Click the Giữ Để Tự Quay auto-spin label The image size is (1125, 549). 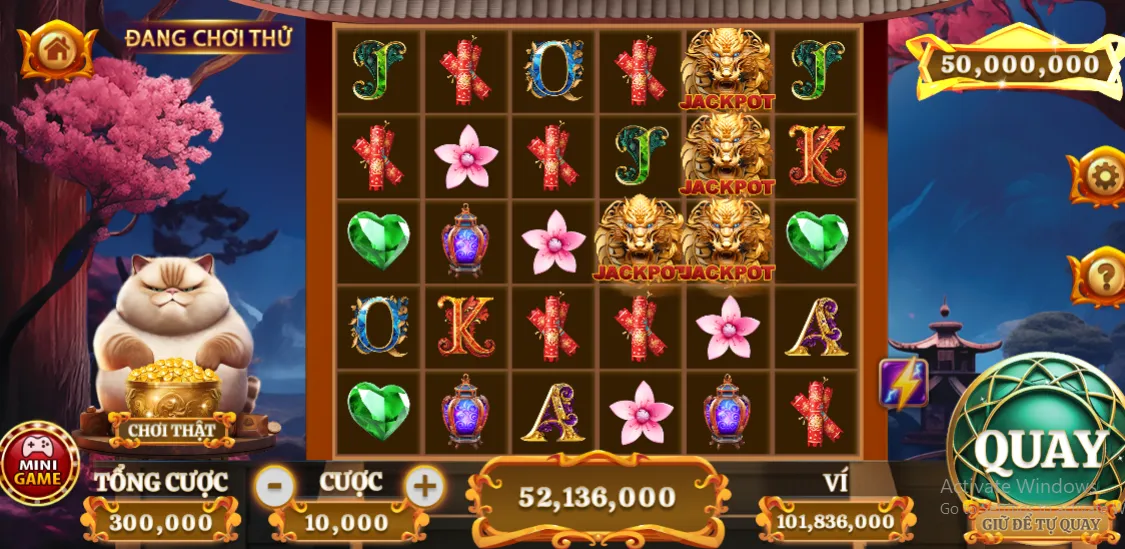[x=1041, y=523]
